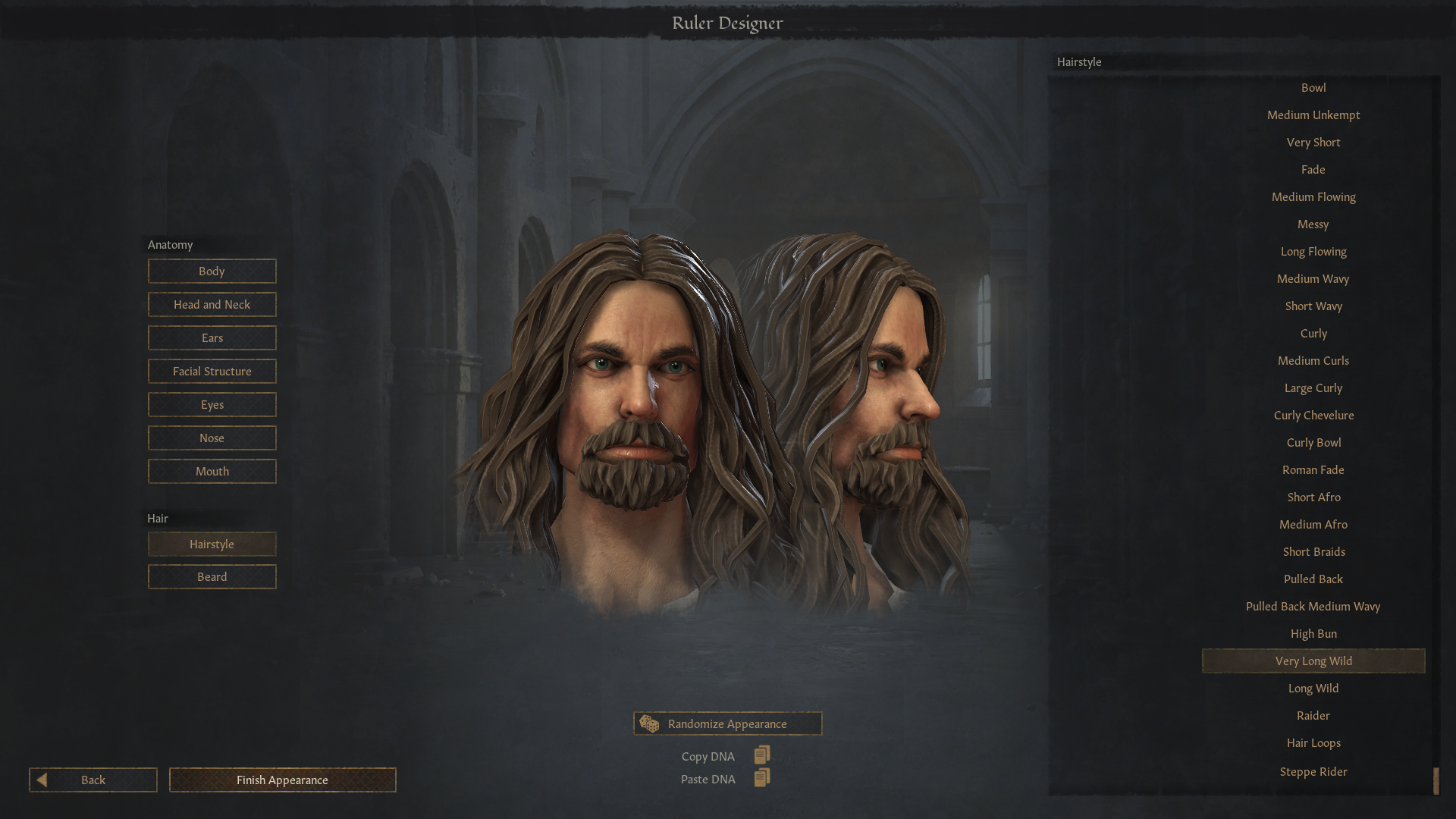Pick the Curly Chevelure hairstyle
The image size is (1456, 819).
(x=1313, y=416)
